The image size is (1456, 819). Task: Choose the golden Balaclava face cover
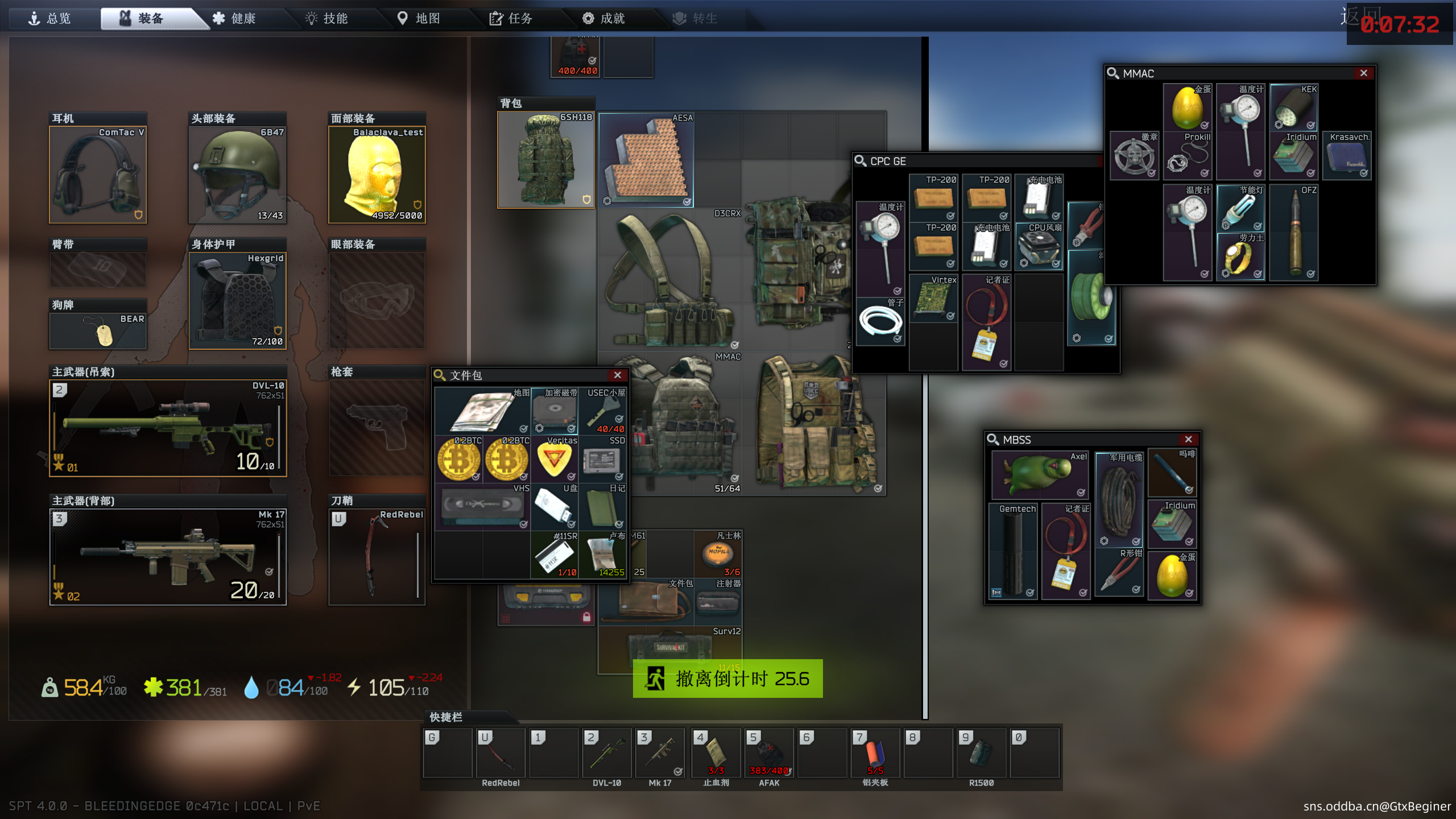pos(377,175)
